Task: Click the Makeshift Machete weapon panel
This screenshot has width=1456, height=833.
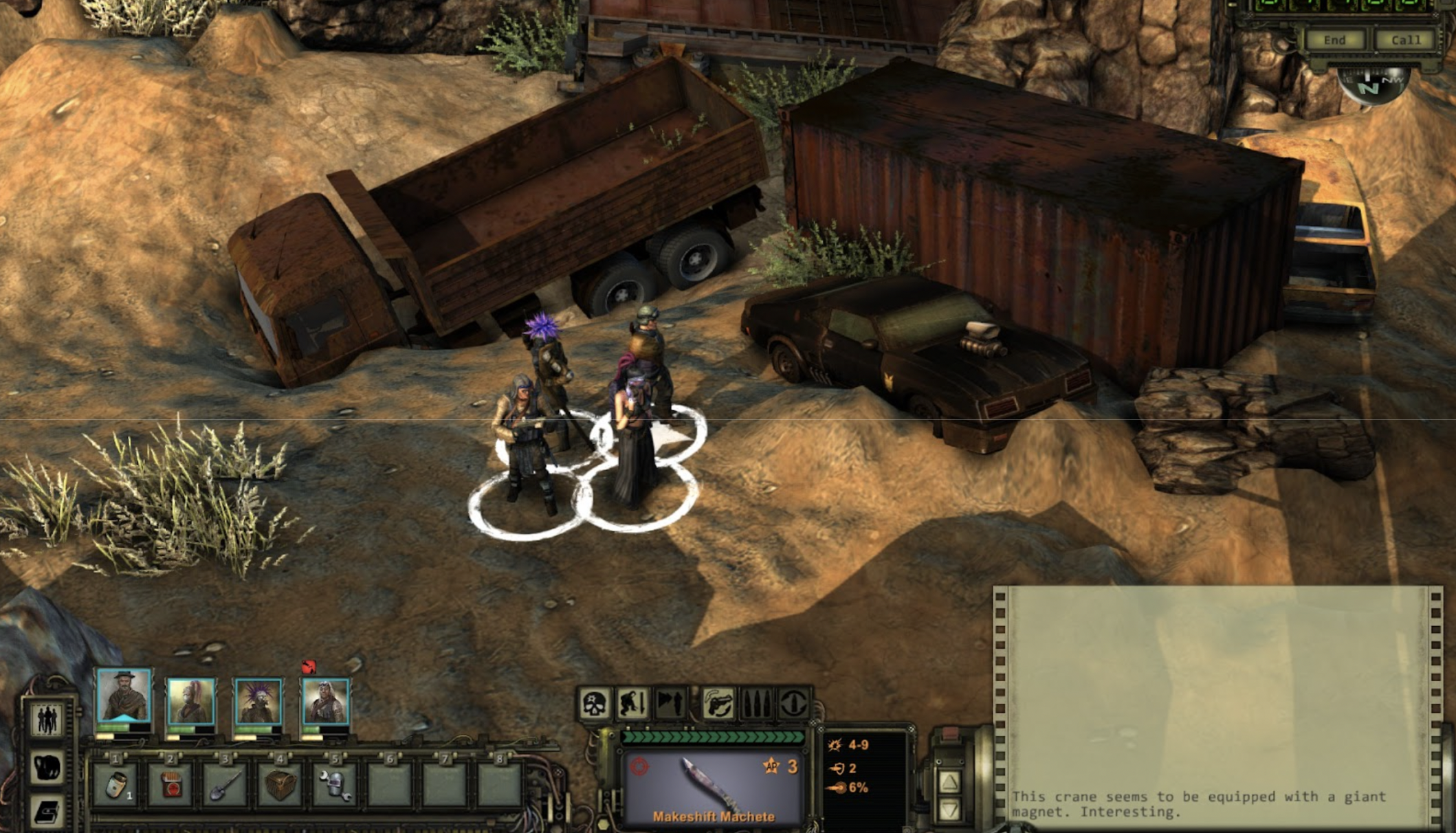Action: click(x=713, y=787)
